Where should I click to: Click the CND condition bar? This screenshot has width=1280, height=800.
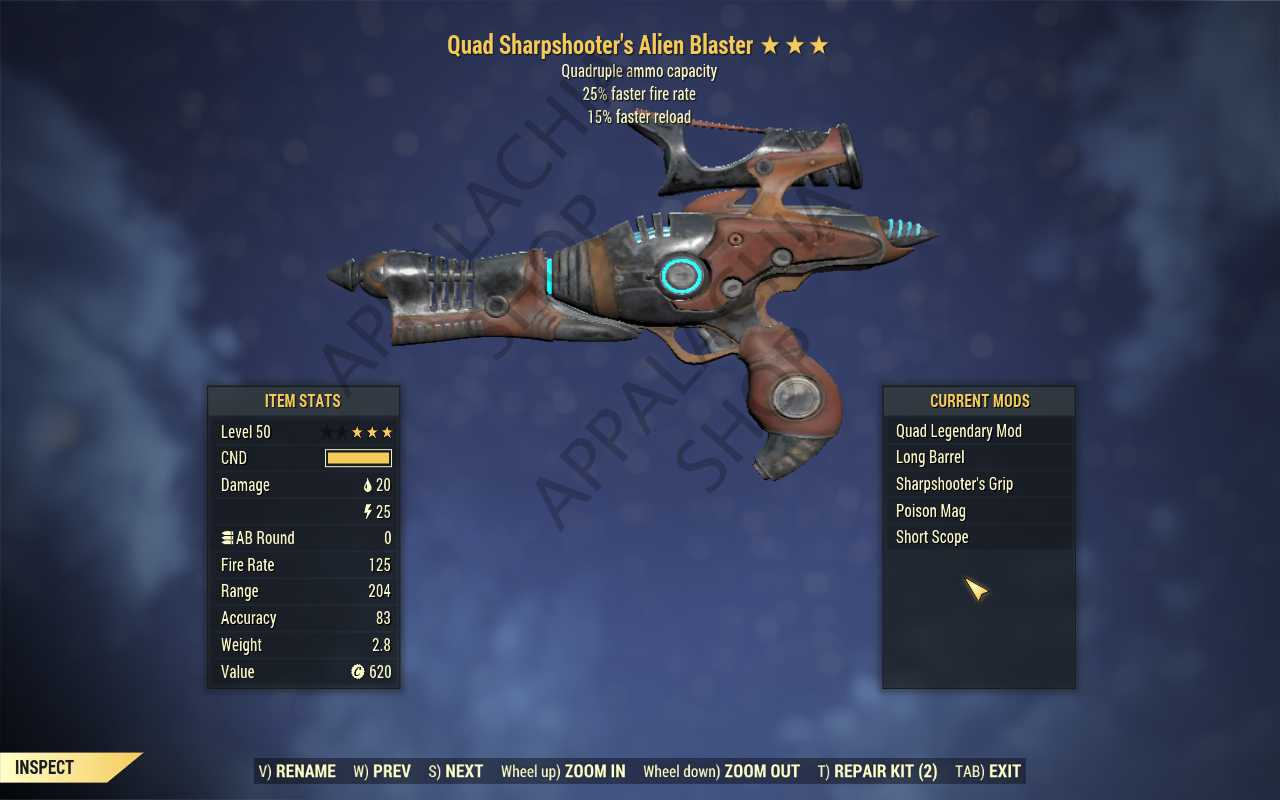point(357,457)
